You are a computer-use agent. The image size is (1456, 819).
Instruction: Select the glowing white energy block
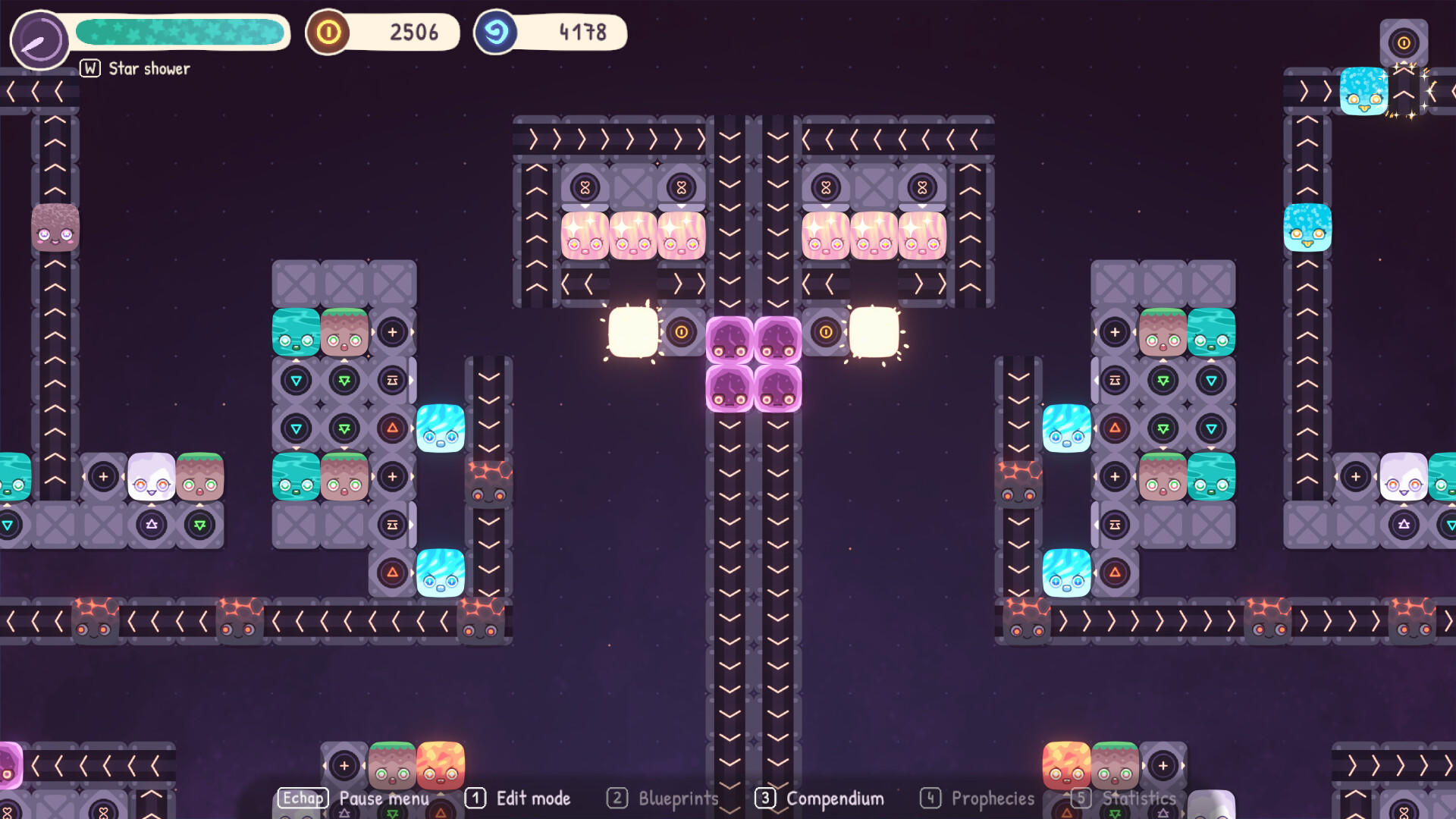point(632,331)
